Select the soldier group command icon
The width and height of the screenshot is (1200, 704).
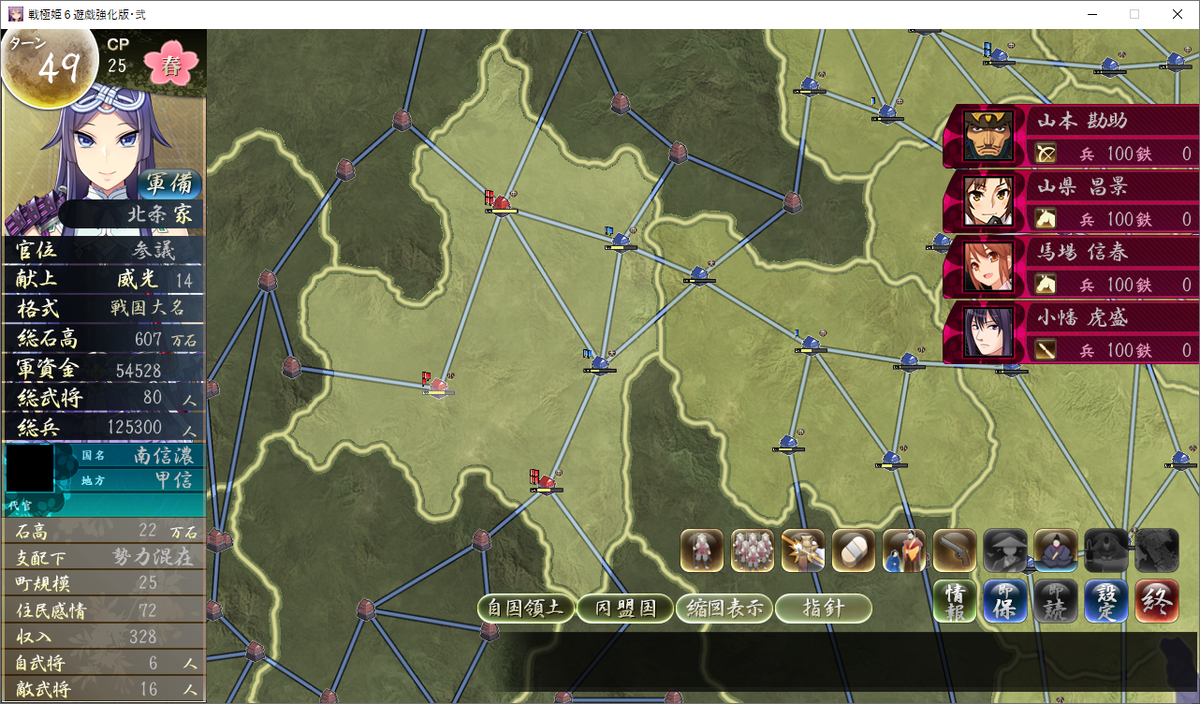pyautogui.click(x=753, y=550)
